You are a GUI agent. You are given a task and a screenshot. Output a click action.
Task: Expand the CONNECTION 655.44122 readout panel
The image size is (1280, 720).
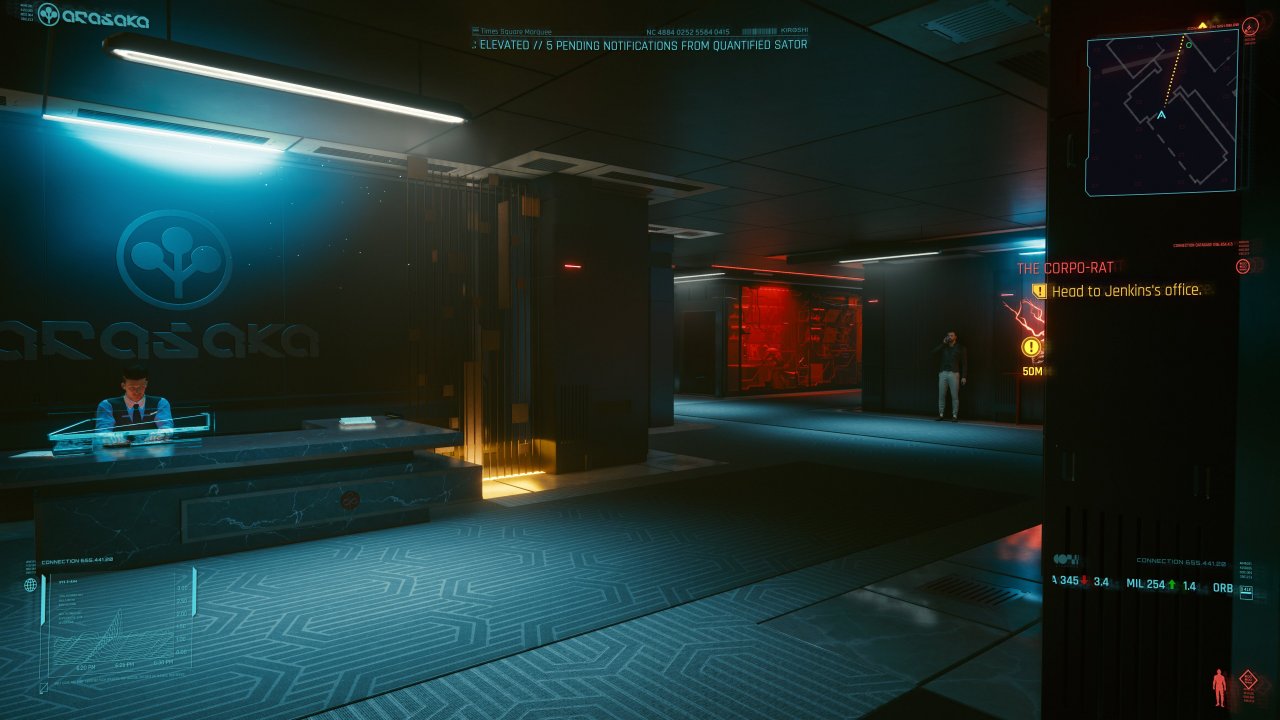(1180, 561)
